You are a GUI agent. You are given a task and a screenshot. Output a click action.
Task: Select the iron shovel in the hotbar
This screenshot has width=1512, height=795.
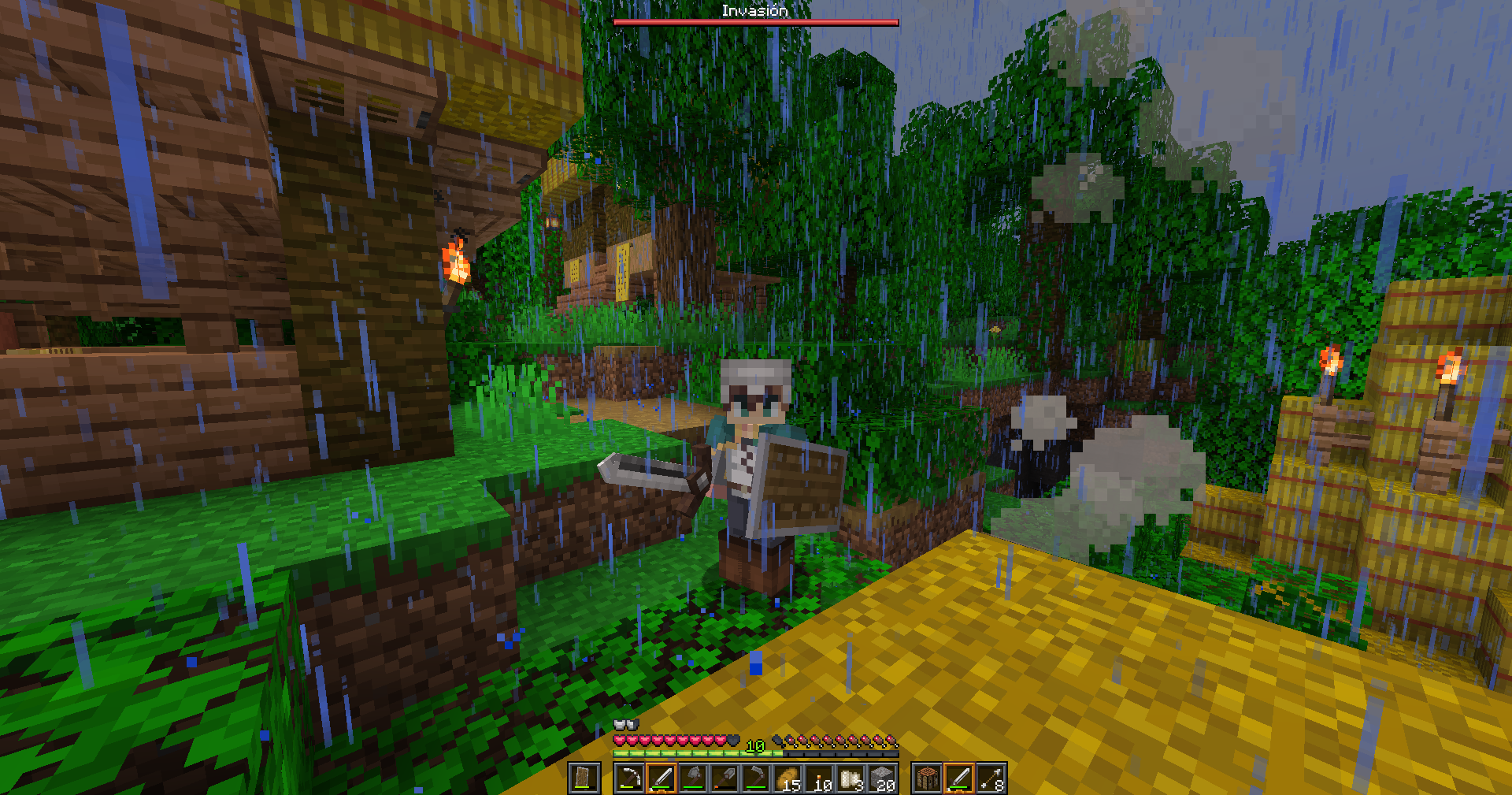(724, 778)
